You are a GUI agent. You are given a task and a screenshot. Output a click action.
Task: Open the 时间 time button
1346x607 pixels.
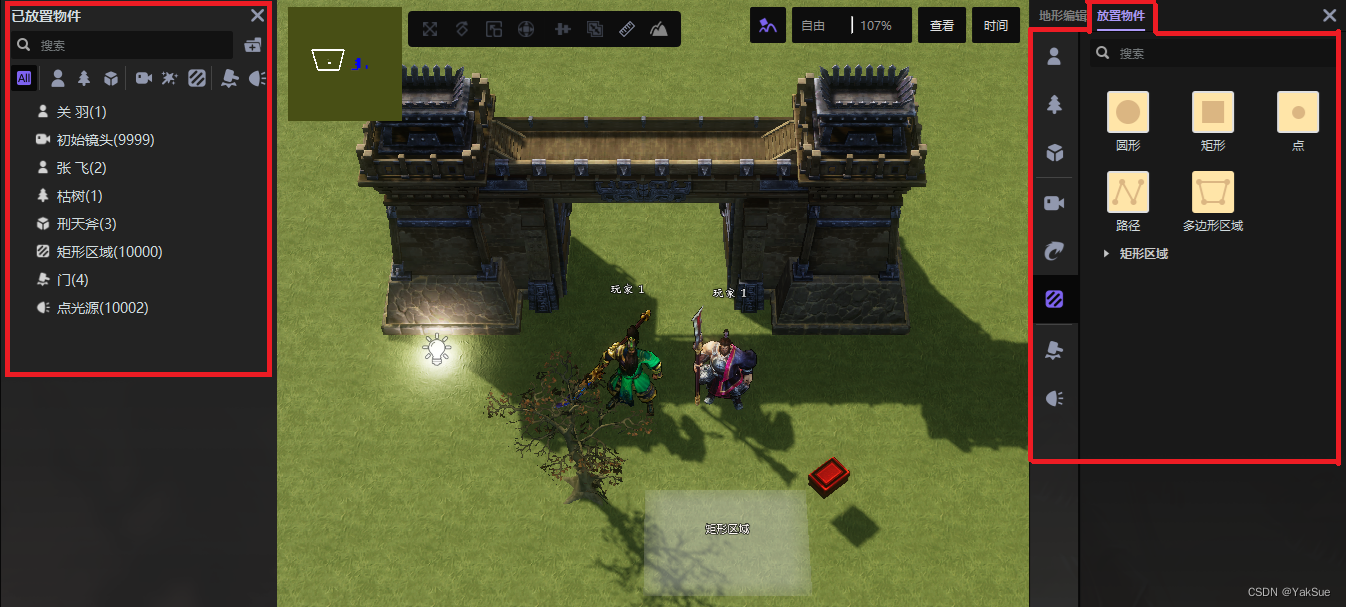pyautogui.click(x=996, y=26)
